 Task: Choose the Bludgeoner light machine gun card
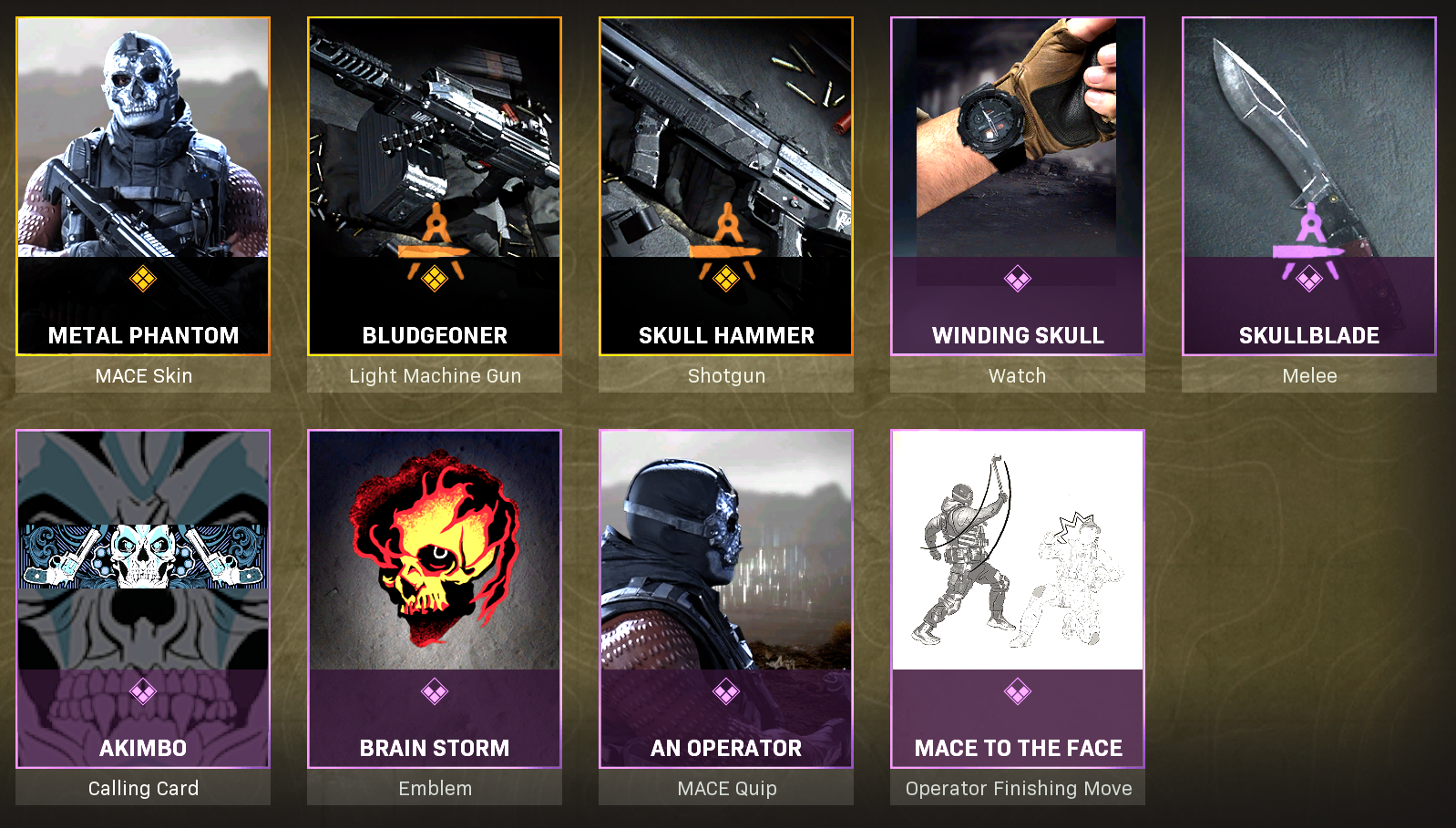point(435,187)
